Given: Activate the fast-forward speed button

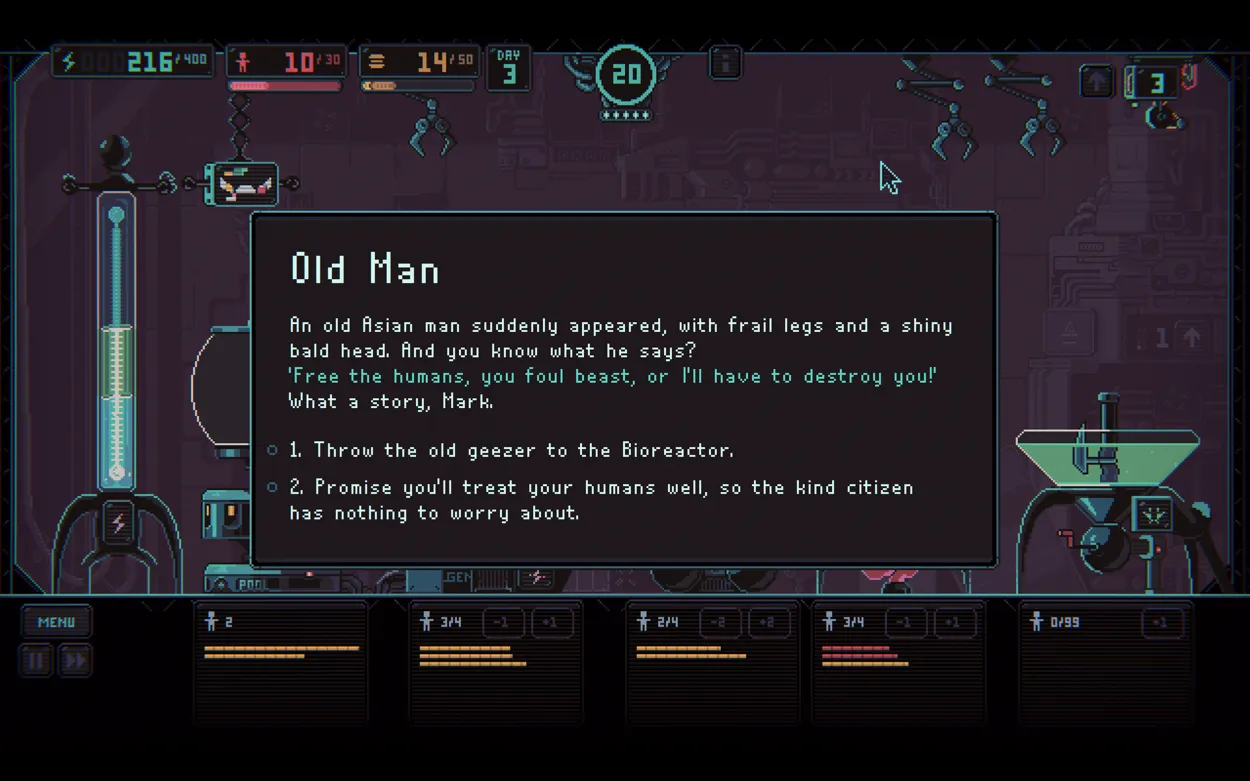Looking at the screenshot, I should (x=75, y=661).
